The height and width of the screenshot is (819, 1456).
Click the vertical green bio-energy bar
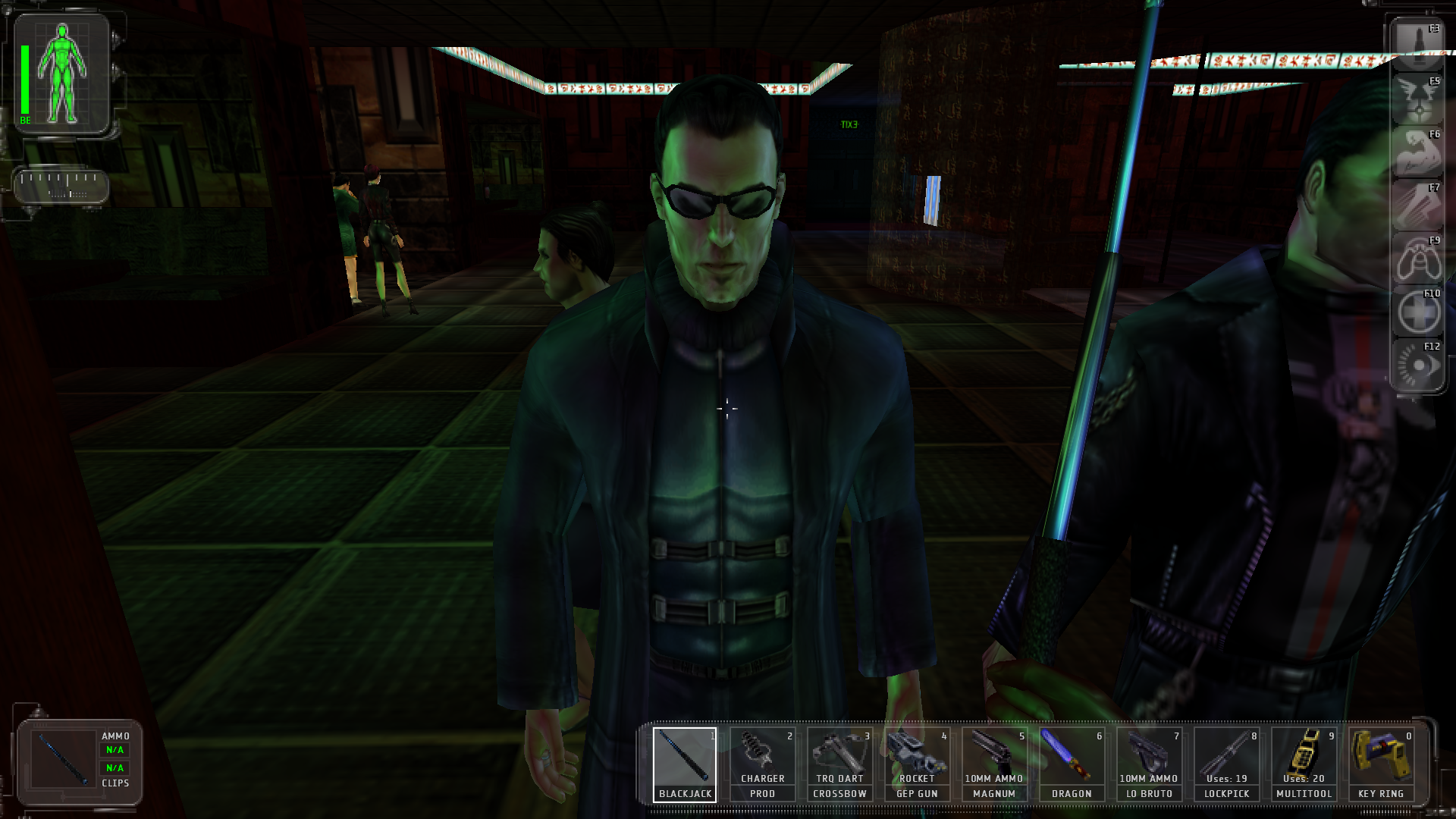[25, 80]
